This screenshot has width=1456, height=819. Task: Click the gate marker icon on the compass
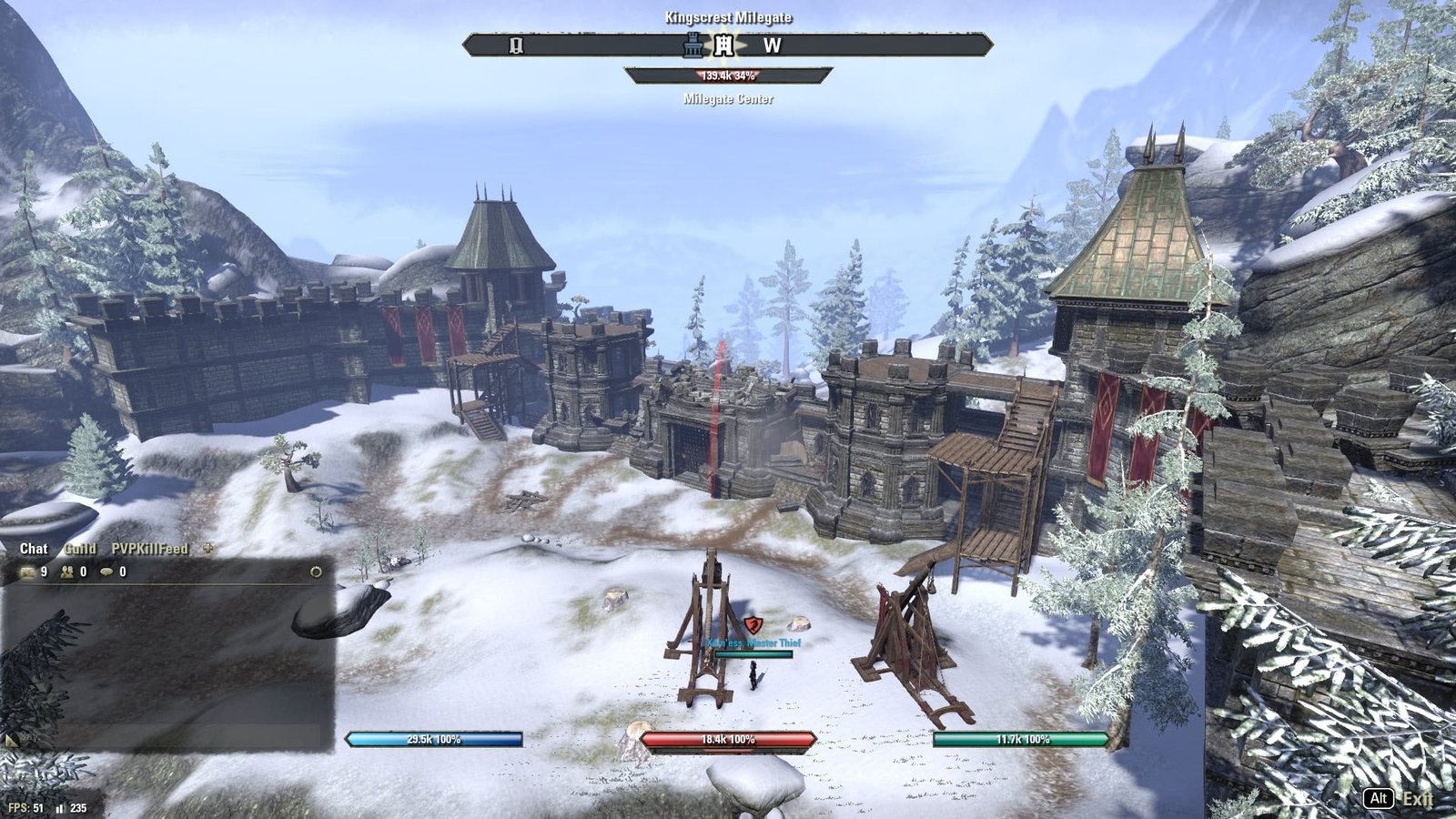[x=517, y=45]
